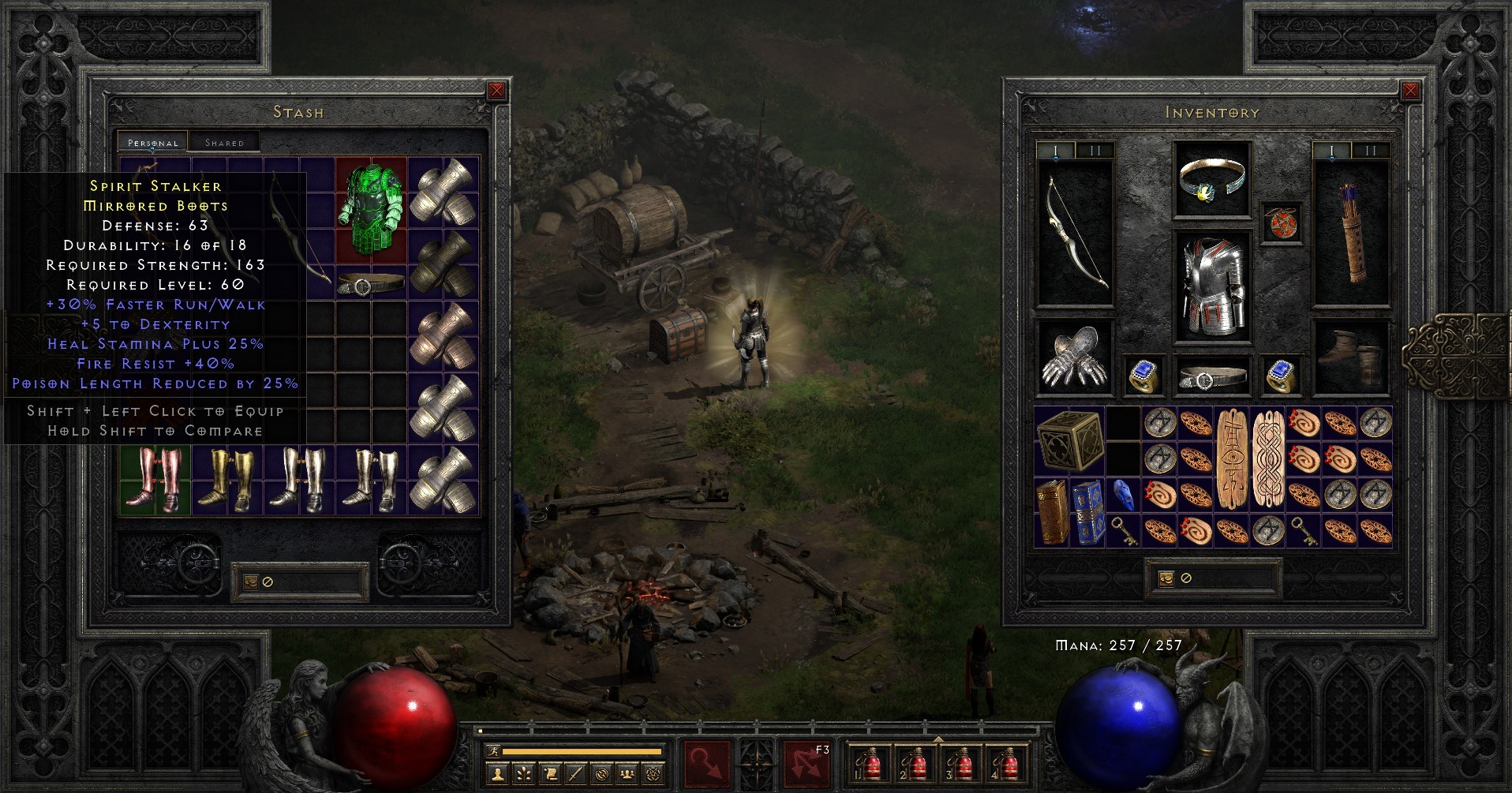Image resolution: width=1512 pixels, height=793 pixels.
Task: Open the quest log scroll icon
Action: pyautogui.click(x=551, y=773)
